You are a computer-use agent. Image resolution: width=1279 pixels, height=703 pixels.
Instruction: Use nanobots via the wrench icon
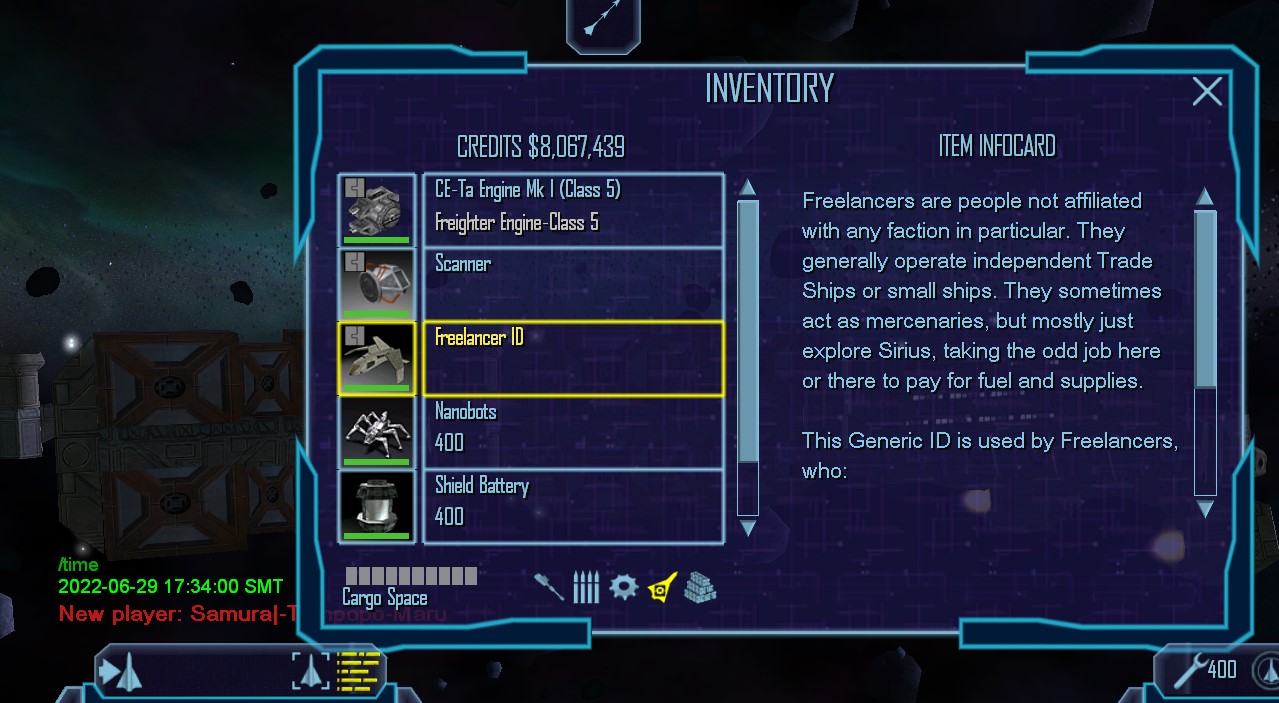tap(1188, 670)
